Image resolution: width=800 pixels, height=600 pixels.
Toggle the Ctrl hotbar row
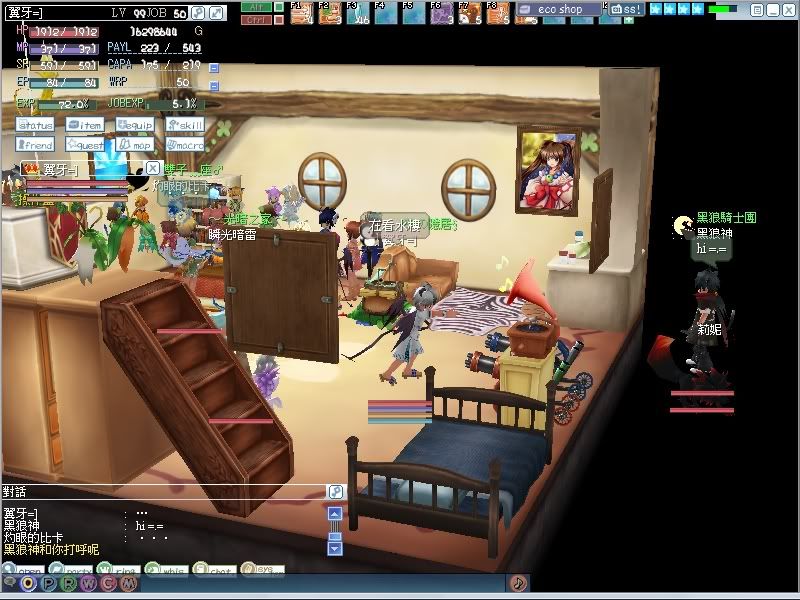tap(255, 18)
